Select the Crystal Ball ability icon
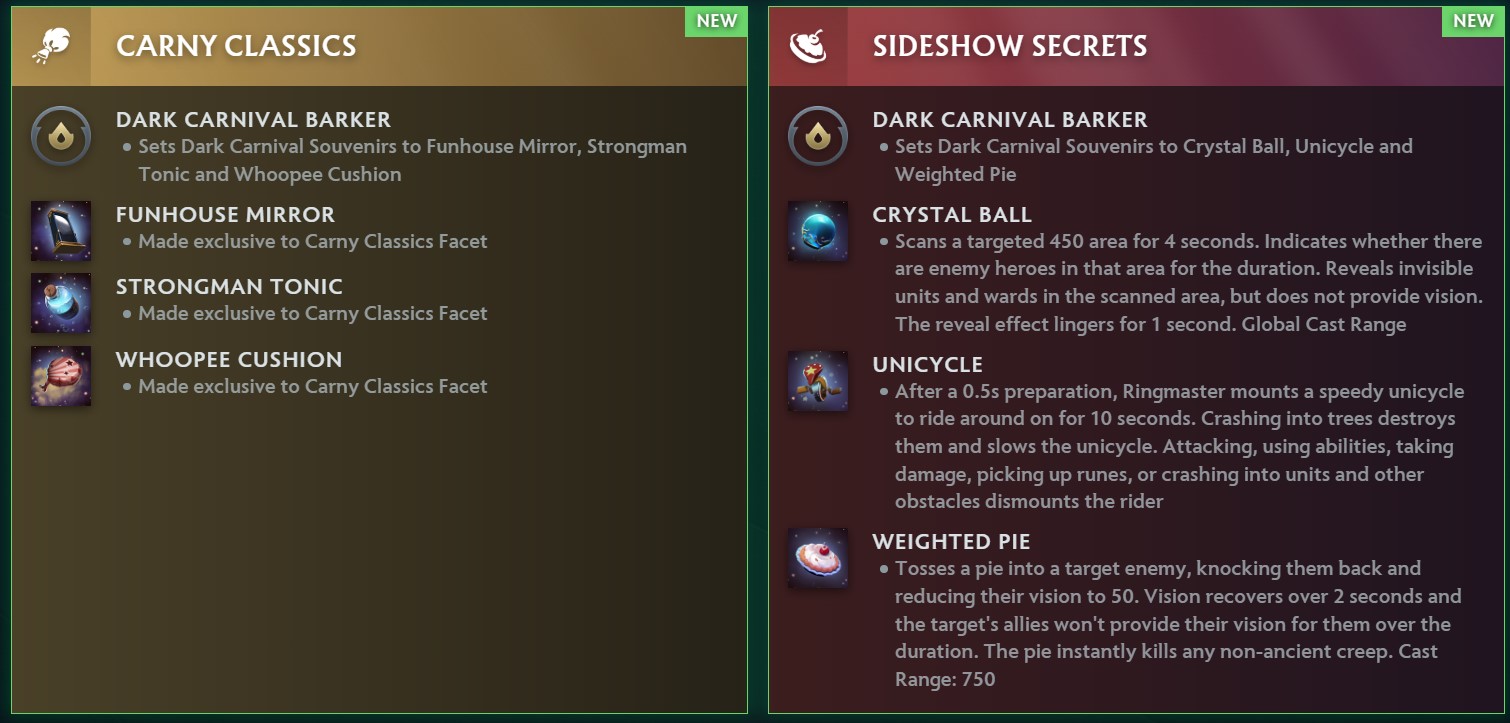The image size is (1510, 723). 817,230
